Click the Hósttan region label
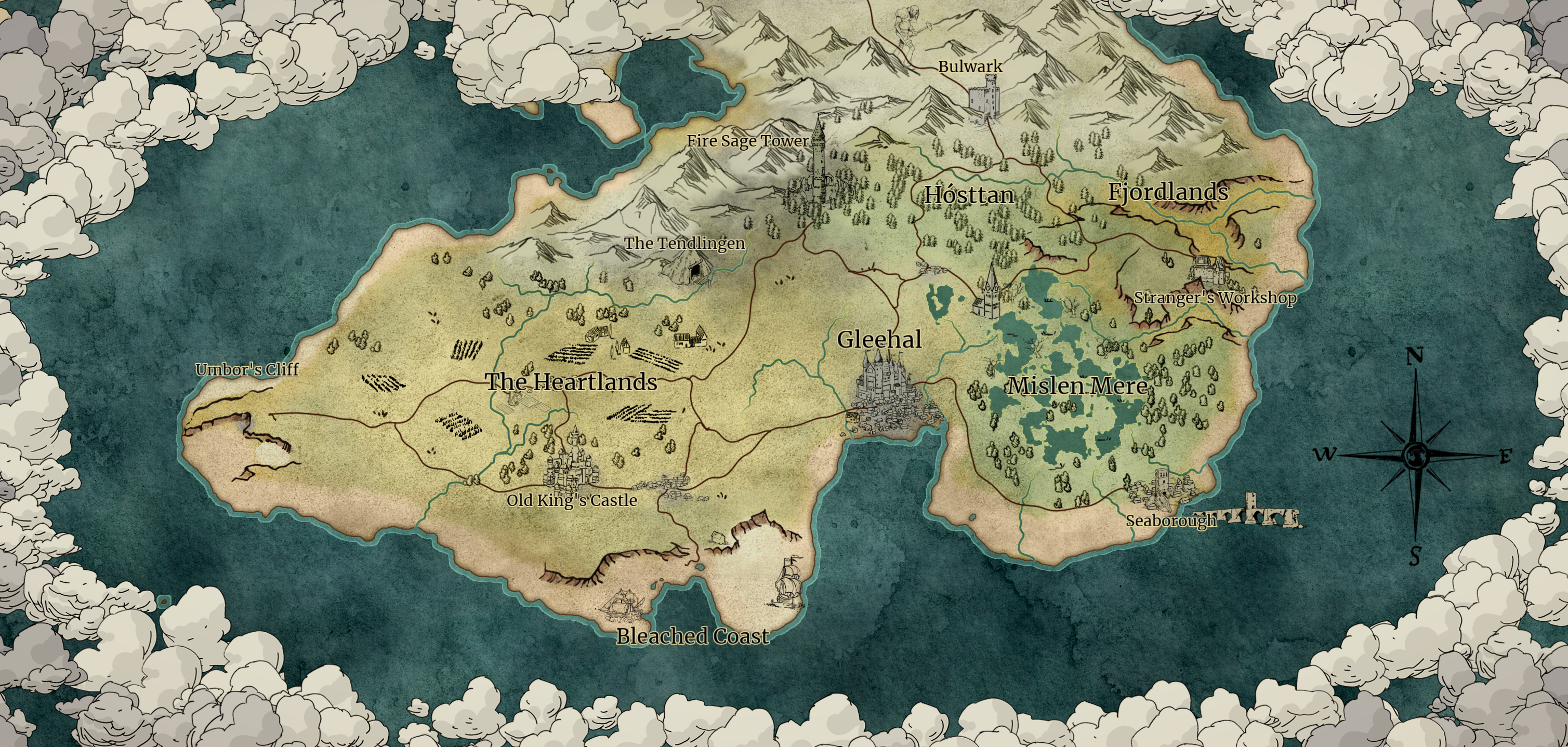 click(x=969, y=195)
